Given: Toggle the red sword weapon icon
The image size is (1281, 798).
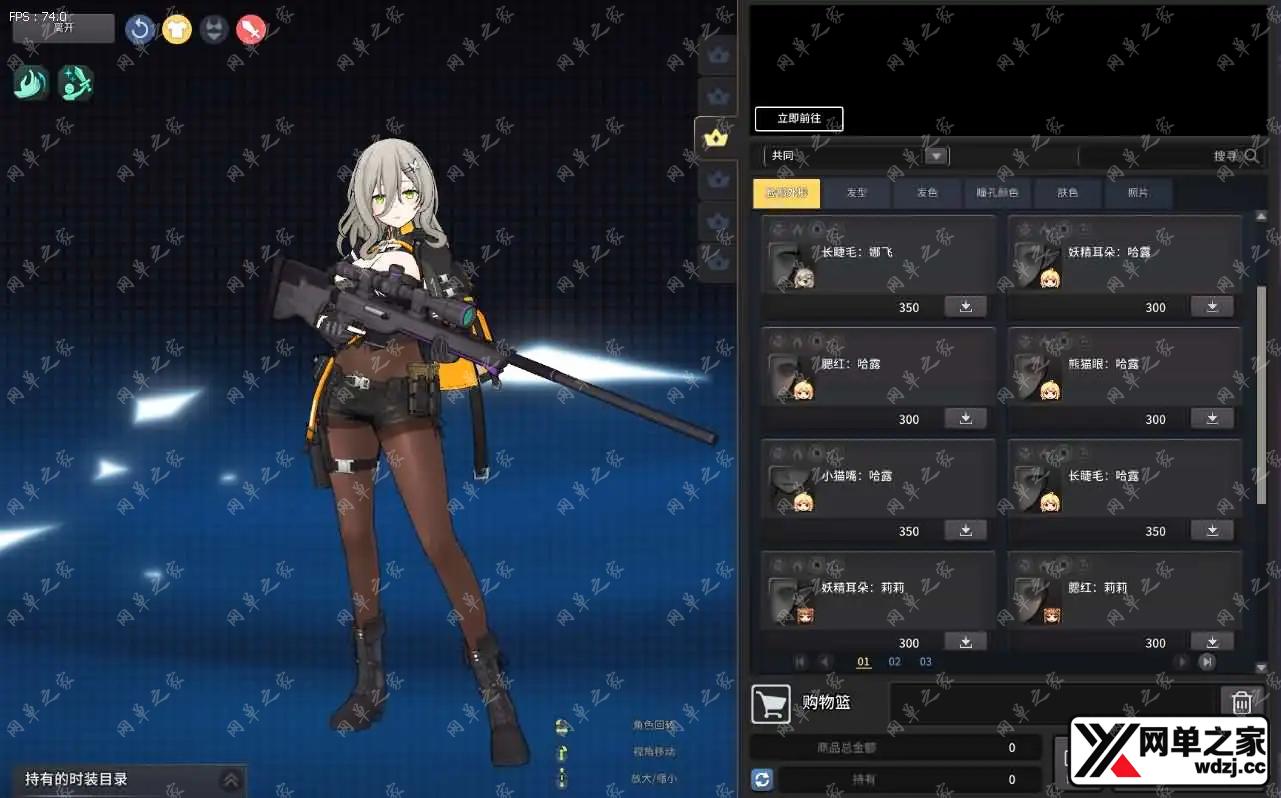Looking at the screenshot, I should point(251,29).
